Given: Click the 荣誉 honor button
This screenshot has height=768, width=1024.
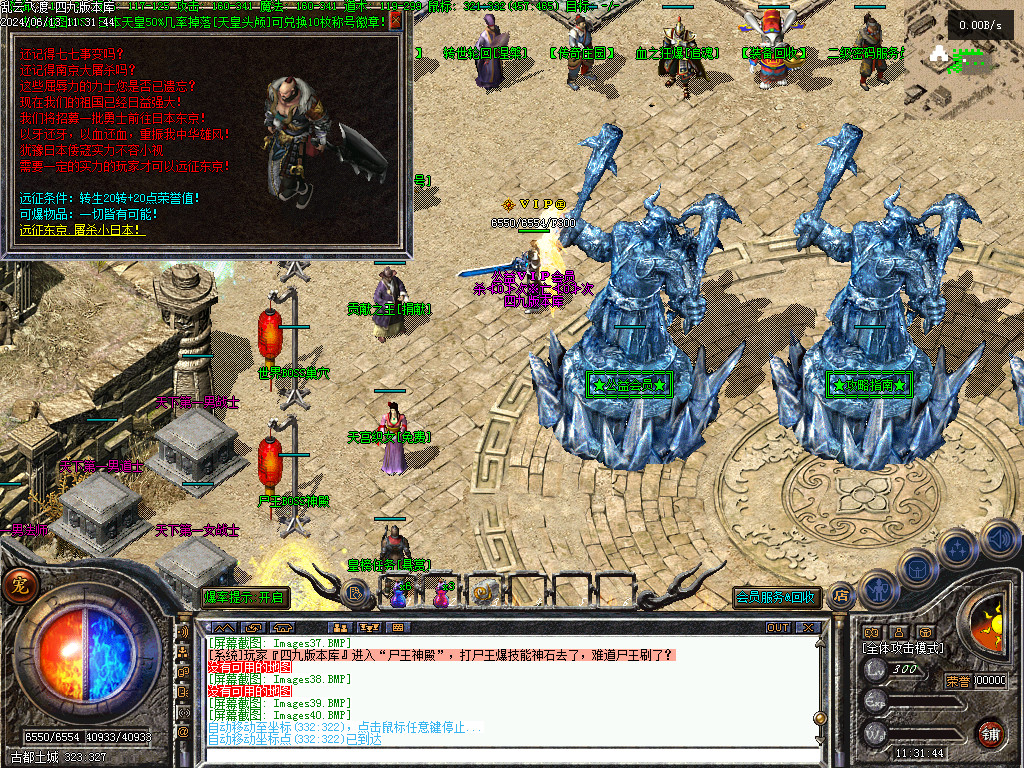Looking at the screenshot, I should click(957, 681).
